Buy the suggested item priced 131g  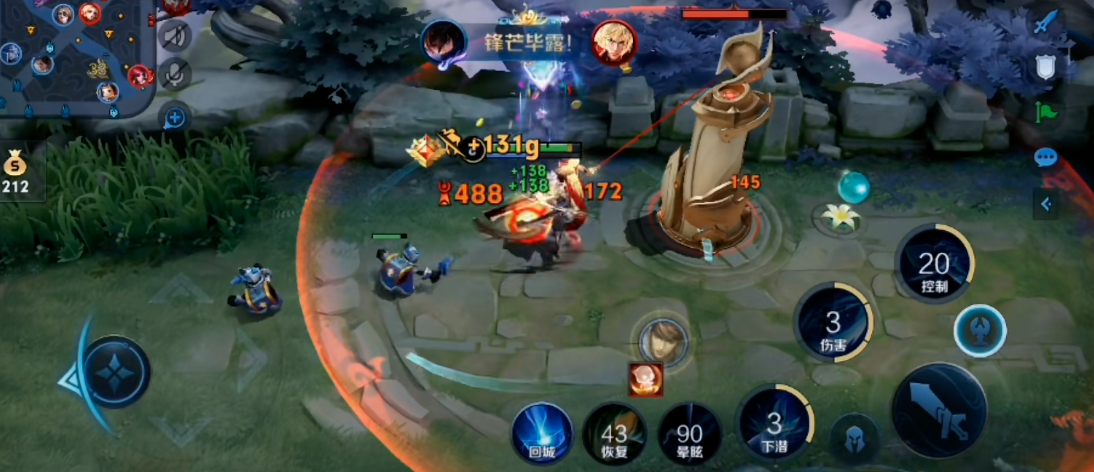tap(425, 150)
